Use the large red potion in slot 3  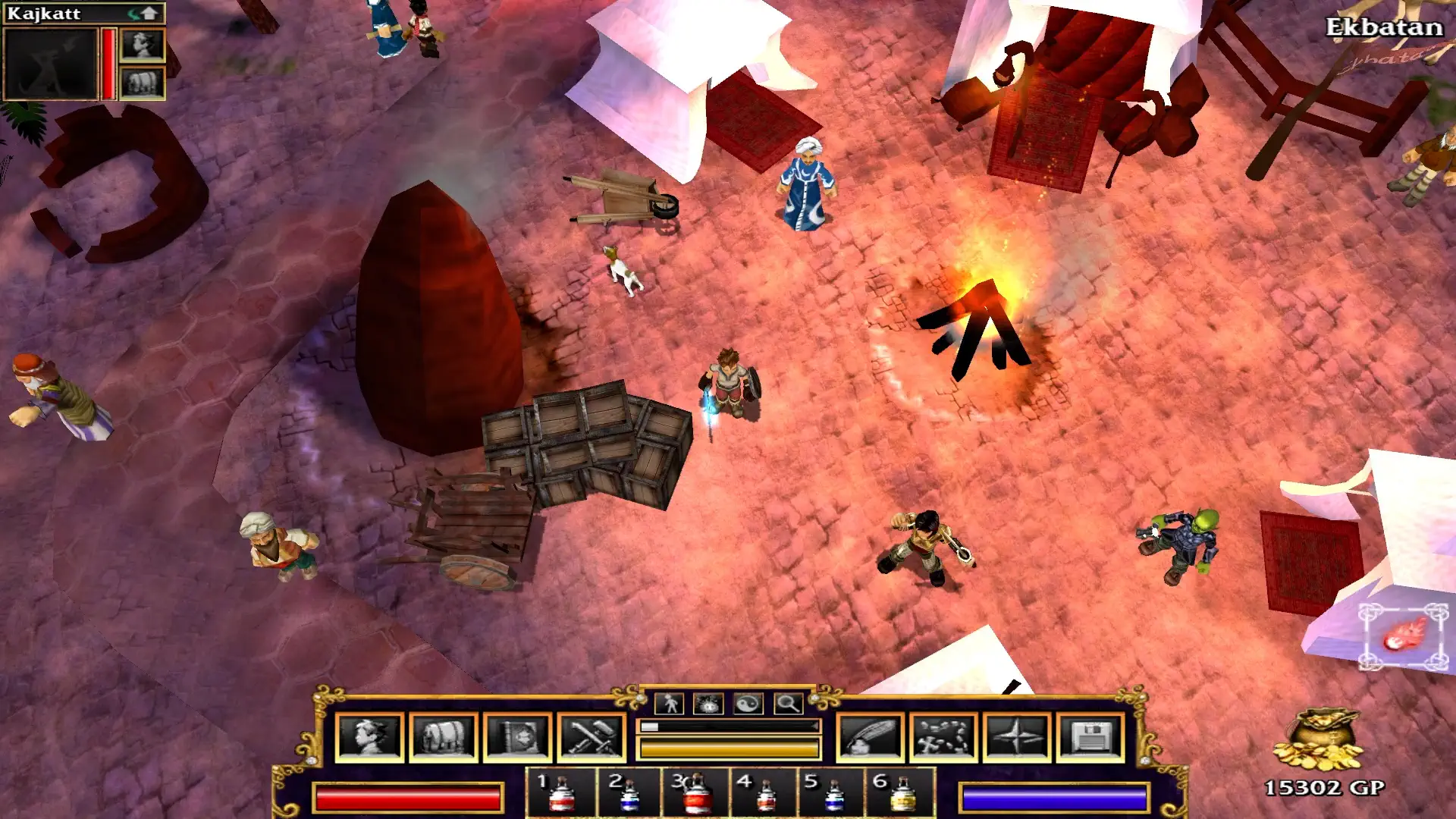pos(696,793)
